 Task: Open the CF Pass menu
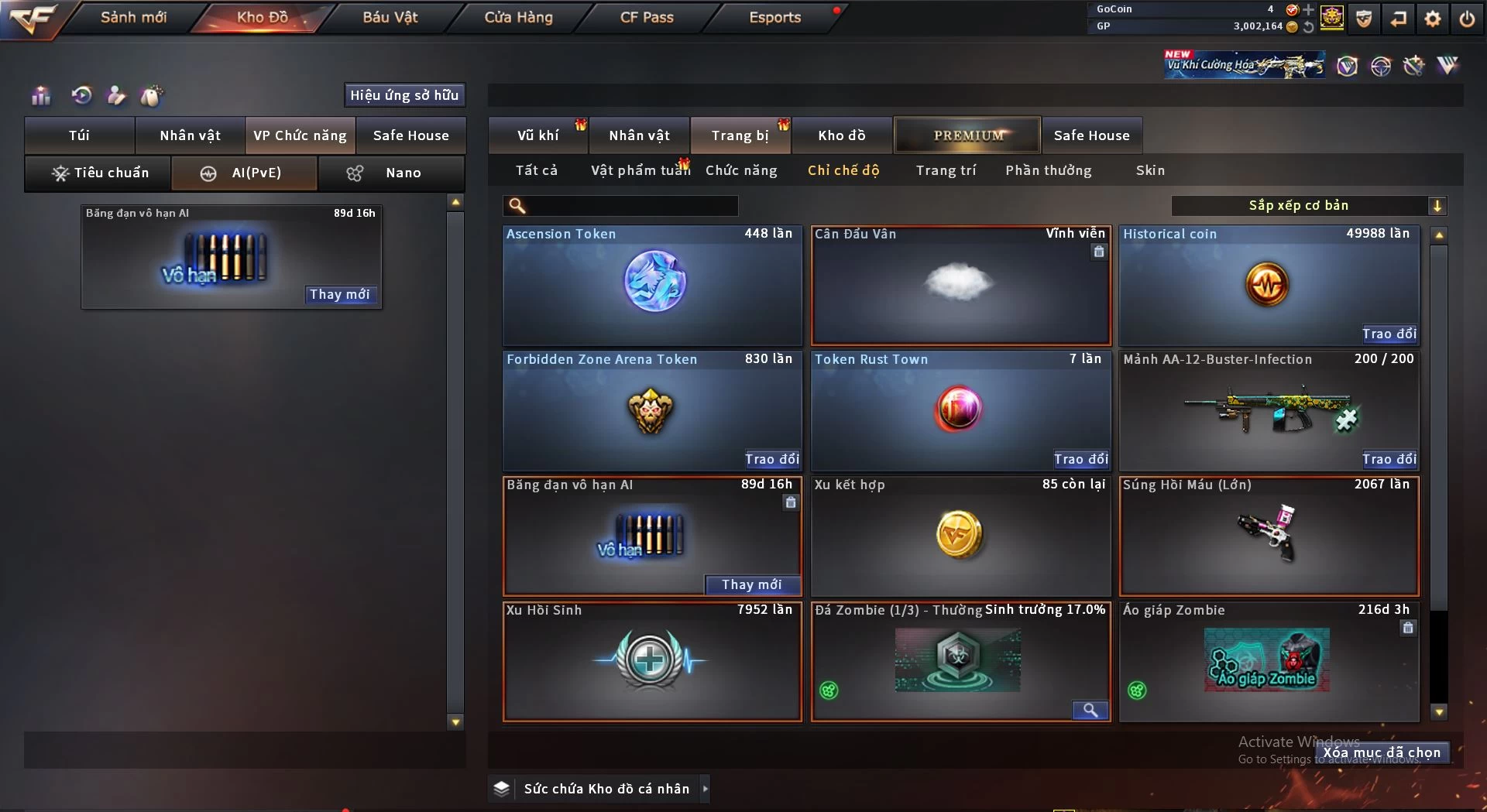click(x=647, y=17)
